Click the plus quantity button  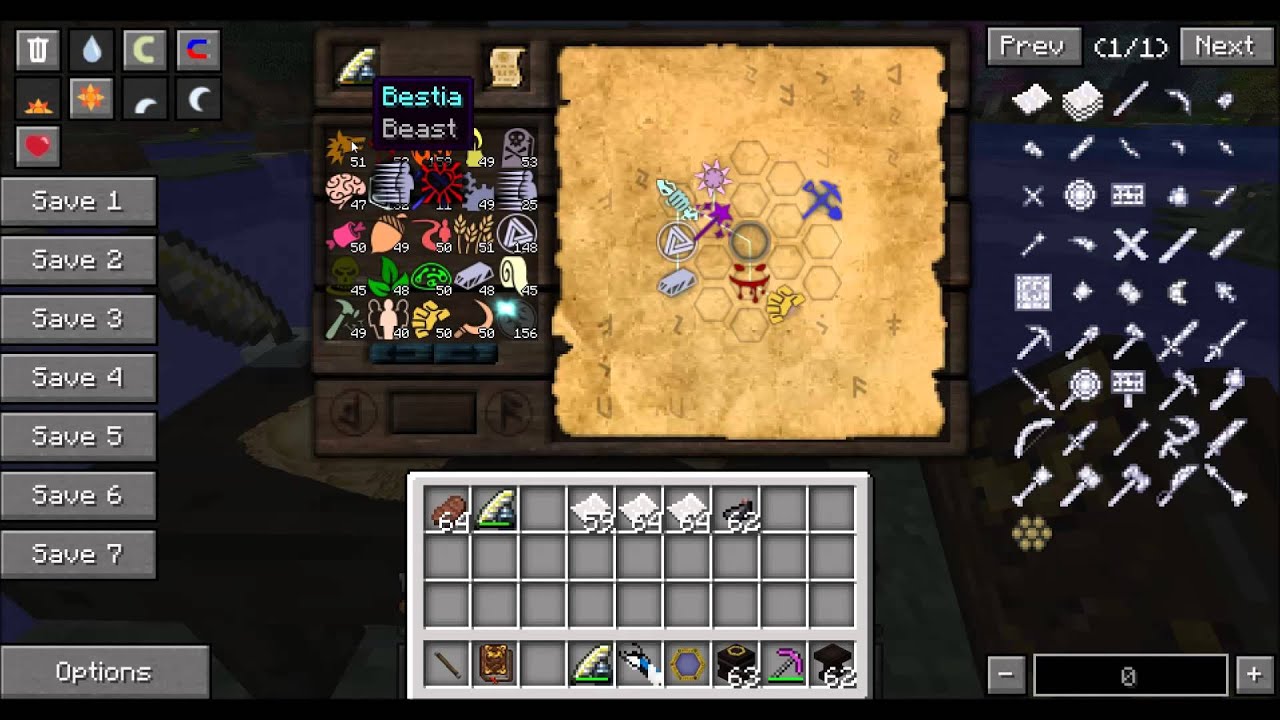tap(1254, 675)
